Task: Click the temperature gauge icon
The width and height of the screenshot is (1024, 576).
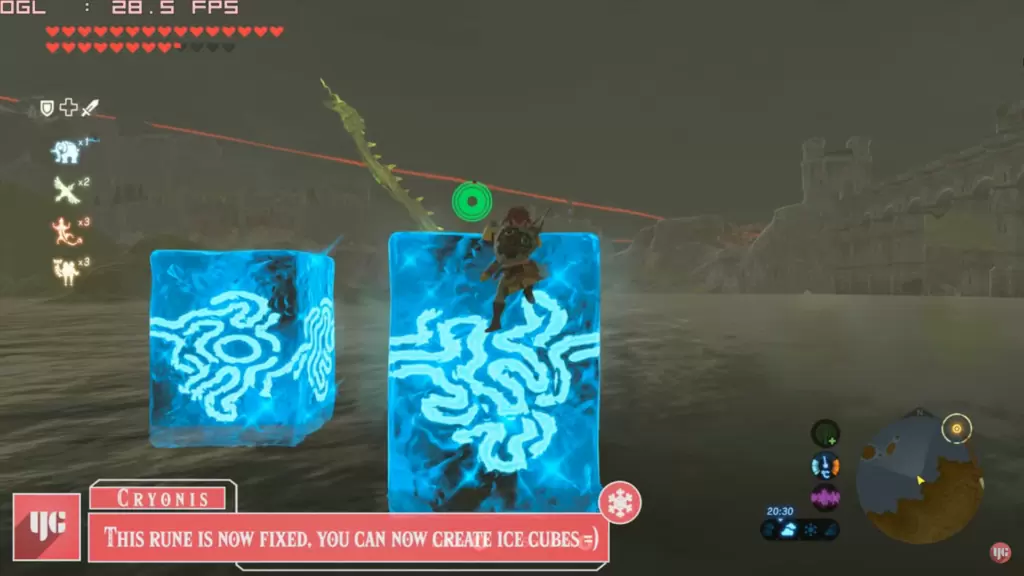Action: (x=825, y=466)
